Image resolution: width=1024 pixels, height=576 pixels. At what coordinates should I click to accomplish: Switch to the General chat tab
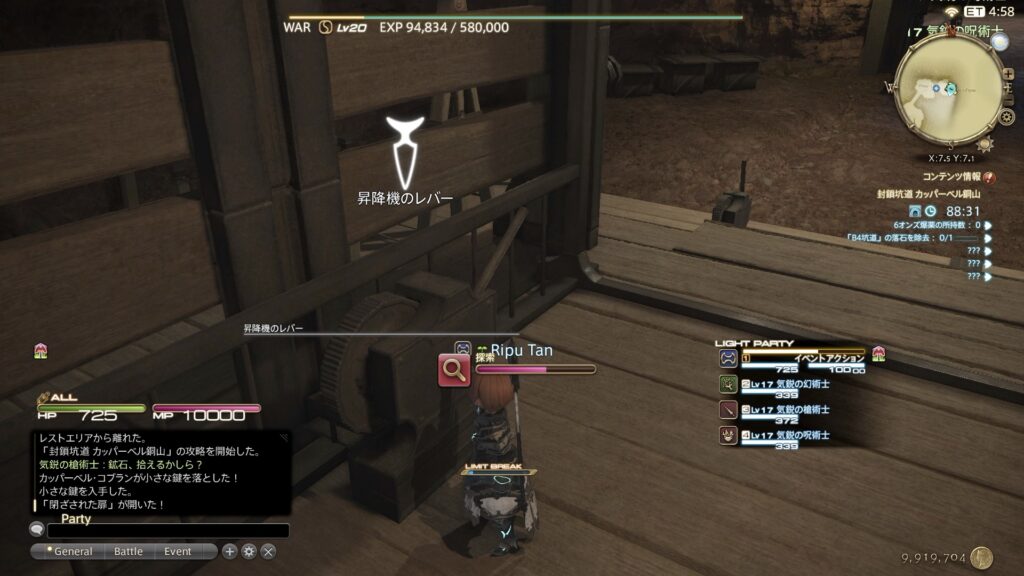[73, 551]
